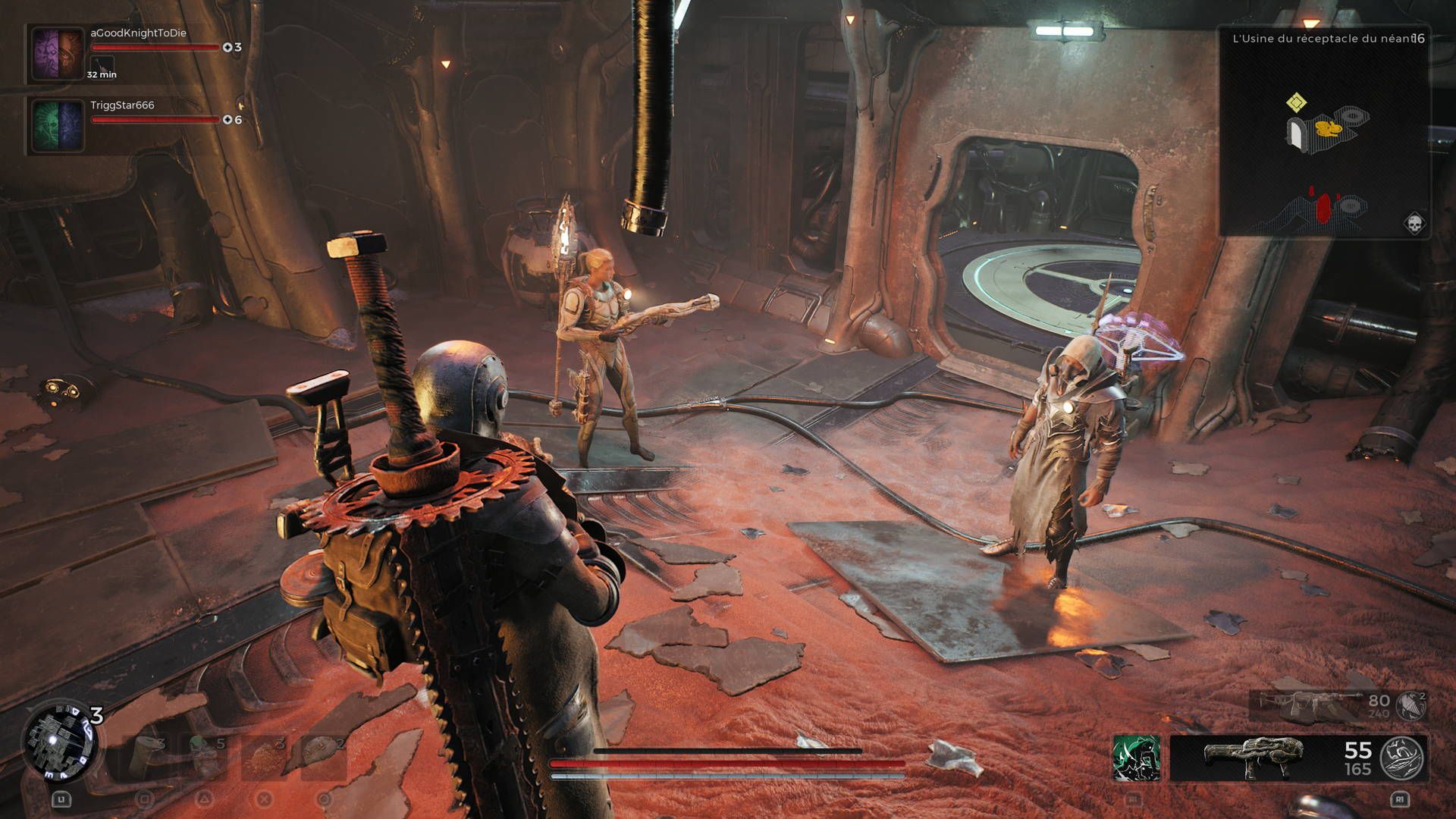Click the red door marker on minimap
Screen dimensions: 1456x819
(x=1323, y=207)
